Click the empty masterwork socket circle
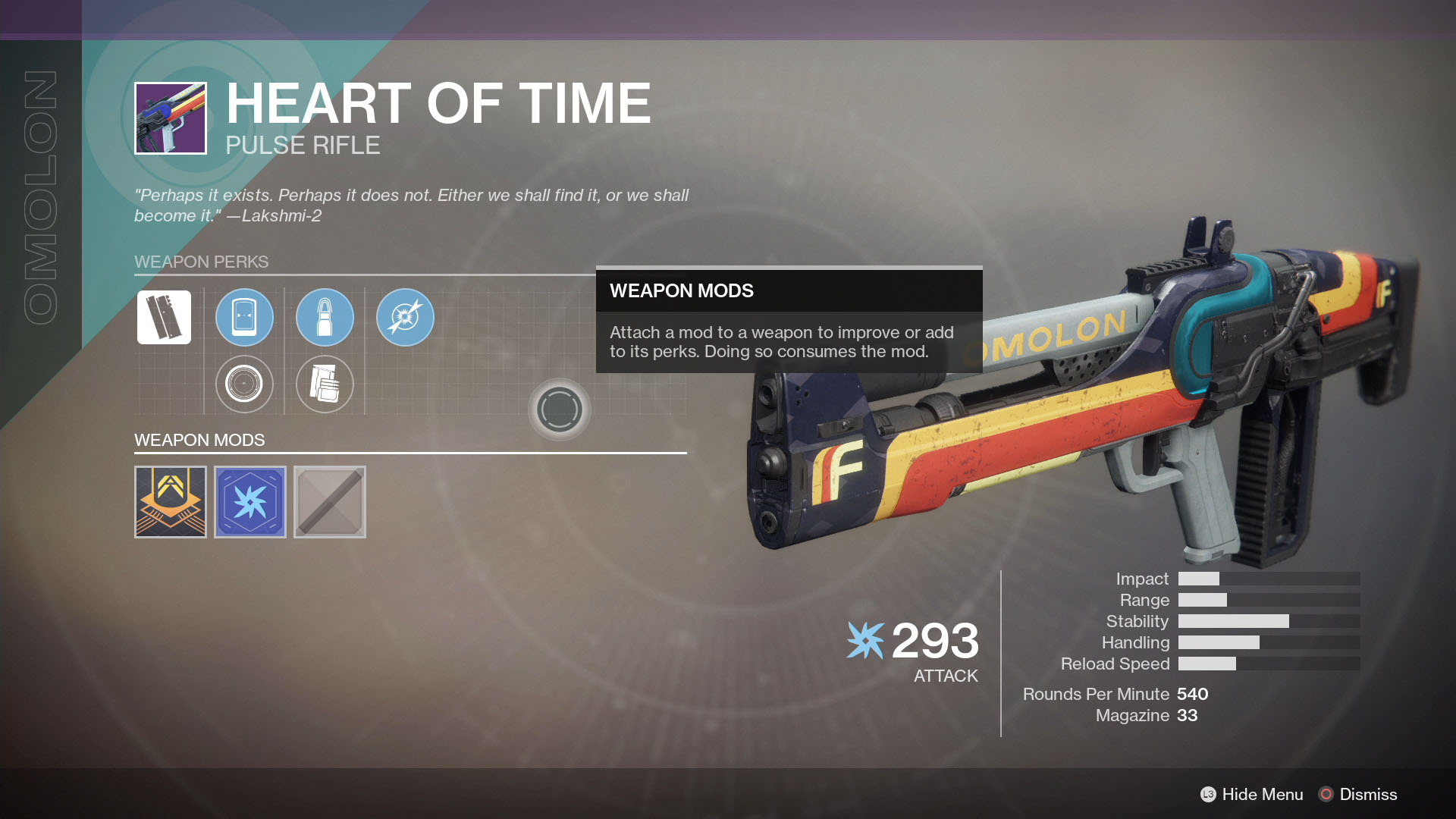The image size is (1456, 819). [x=560, y=409]
